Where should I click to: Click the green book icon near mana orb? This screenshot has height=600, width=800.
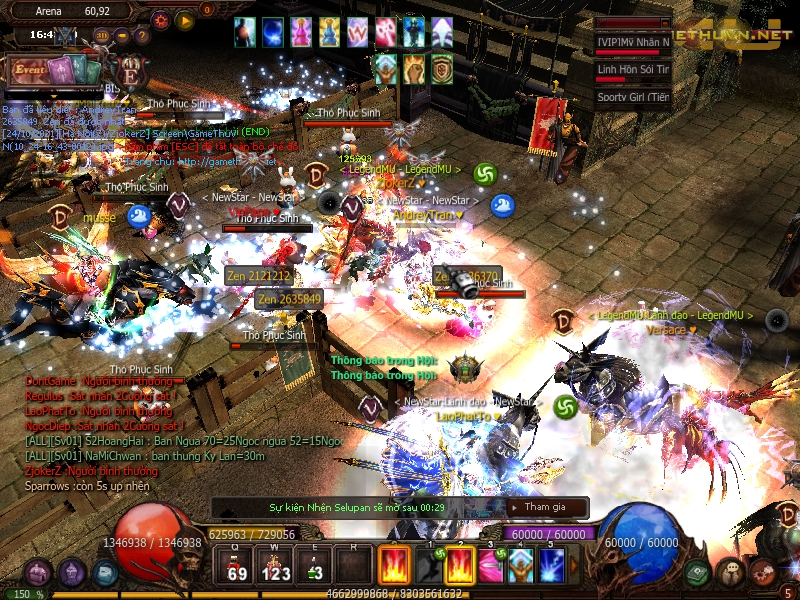pyautogui.click(x=699, y=572)
